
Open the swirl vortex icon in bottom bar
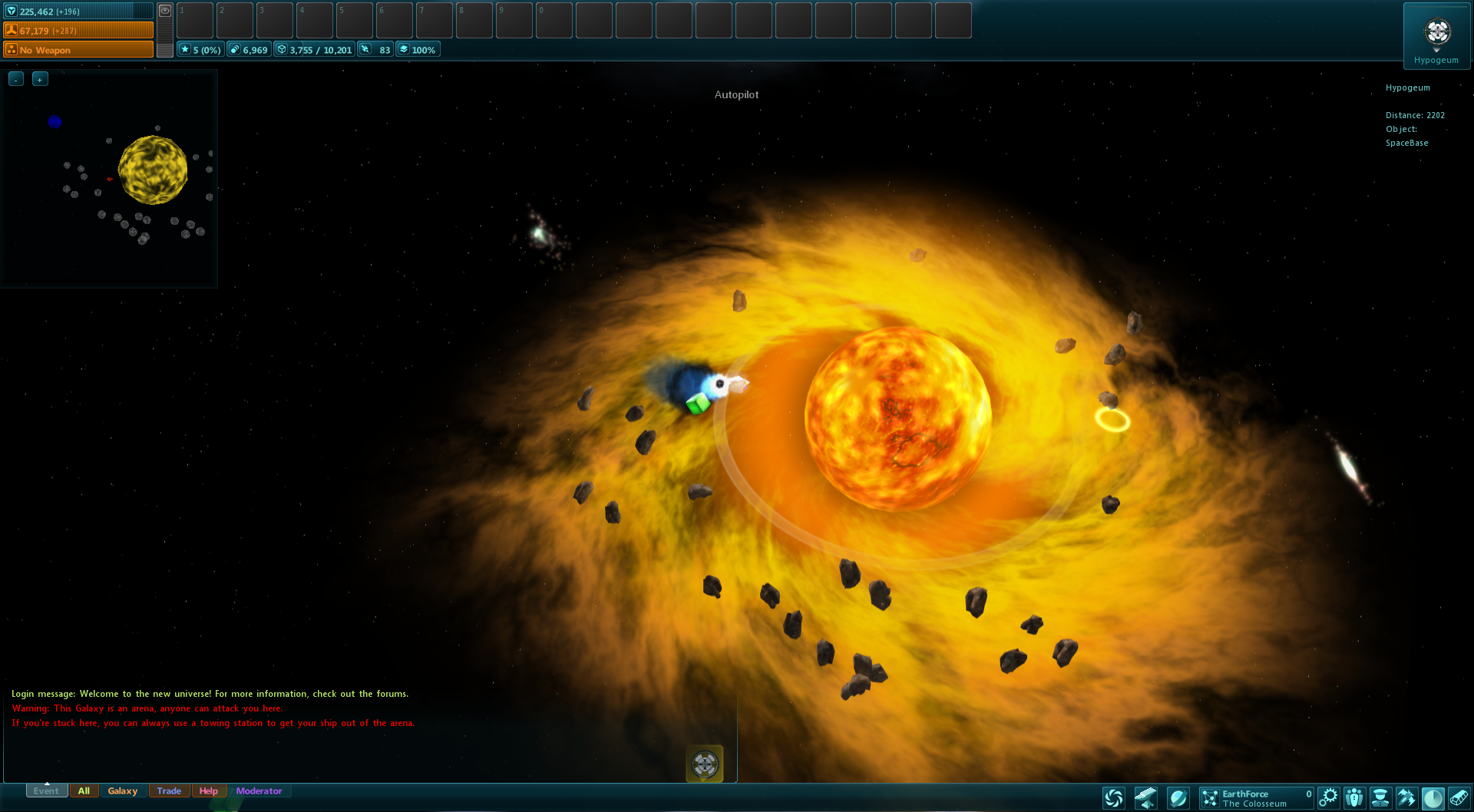tap(1113, 798)
